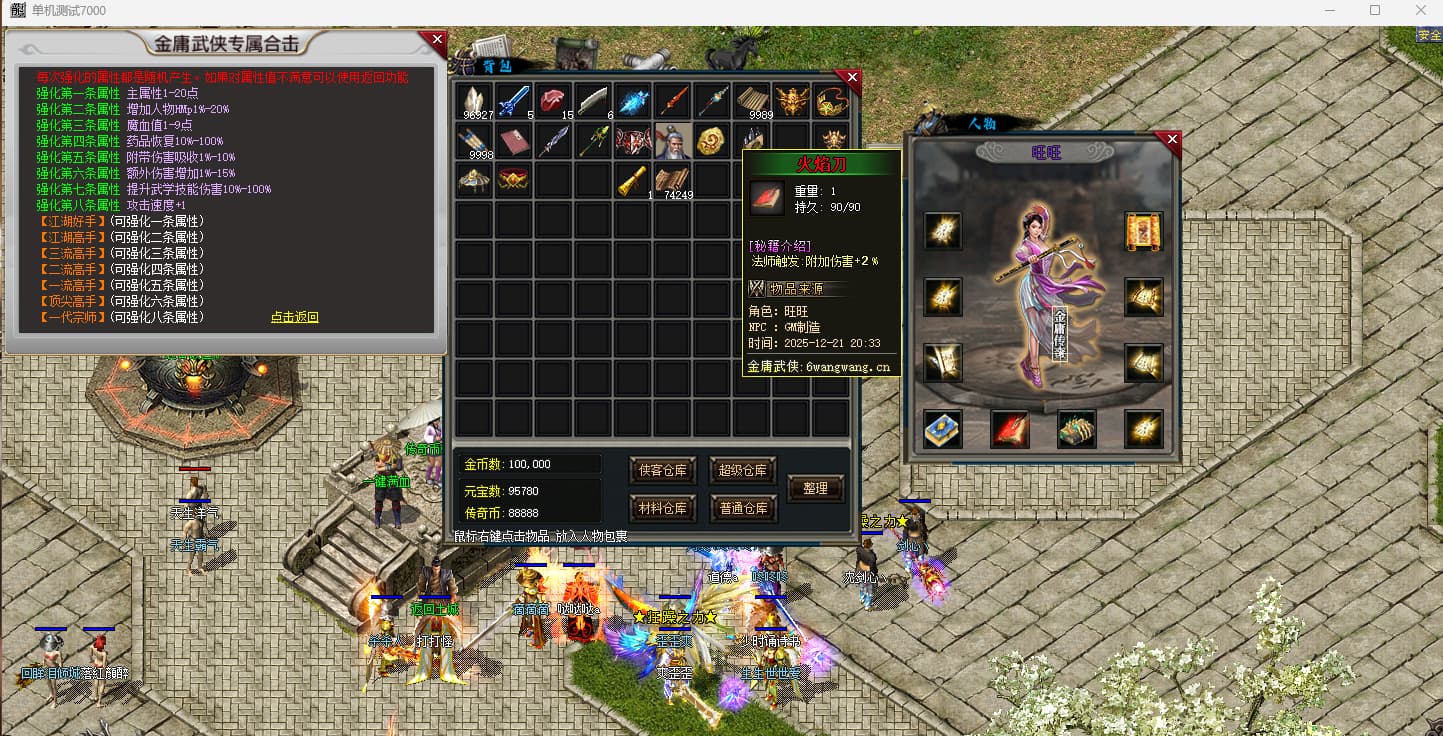
Task: Select the red flame book equipment slot
Action: [1009, 429]
